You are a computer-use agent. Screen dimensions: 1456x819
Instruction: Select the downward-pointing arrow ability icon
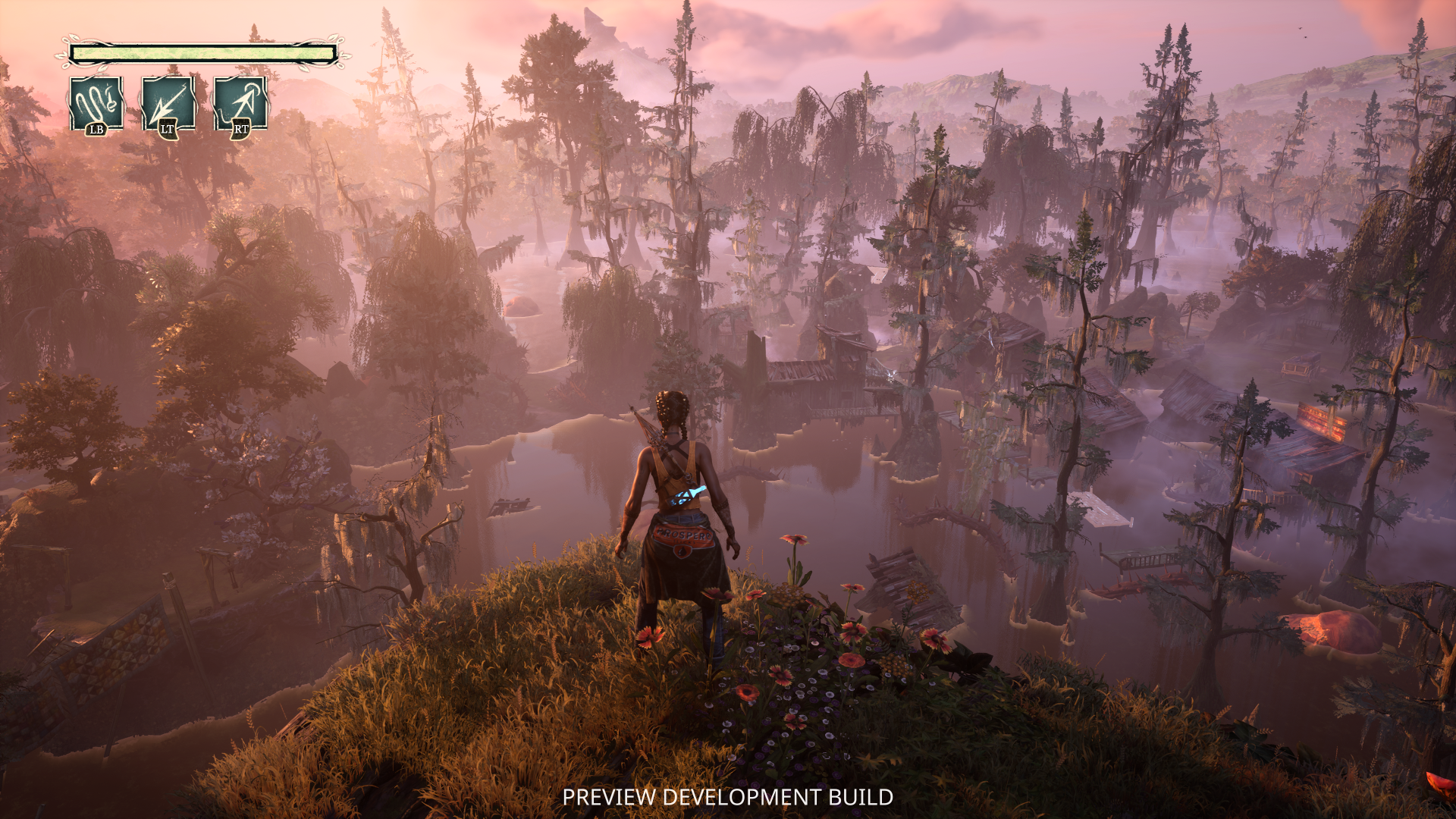pos(168,104)
